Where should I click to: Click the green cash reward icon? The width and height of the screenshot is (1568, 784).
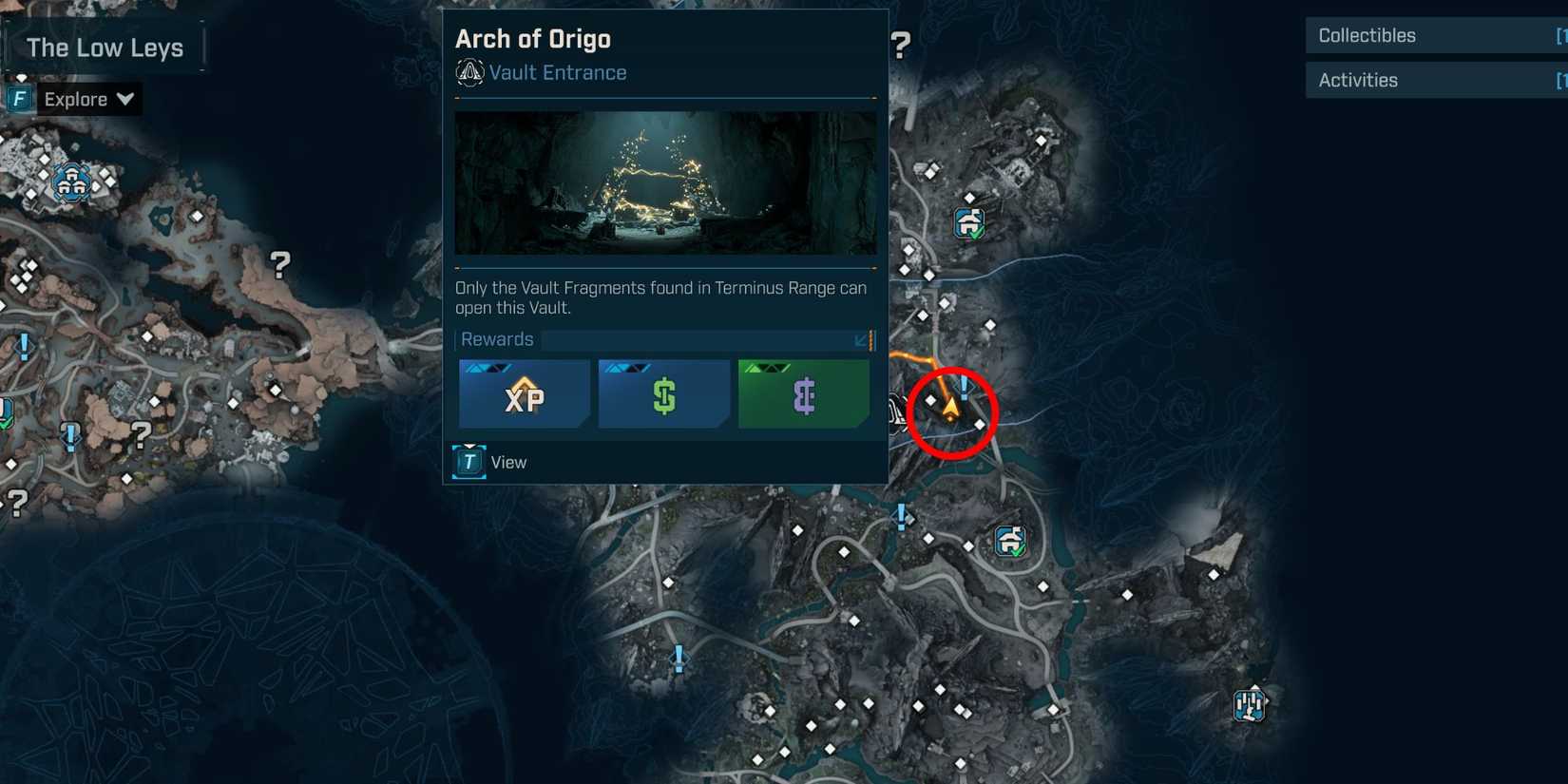tap(663, 393)
